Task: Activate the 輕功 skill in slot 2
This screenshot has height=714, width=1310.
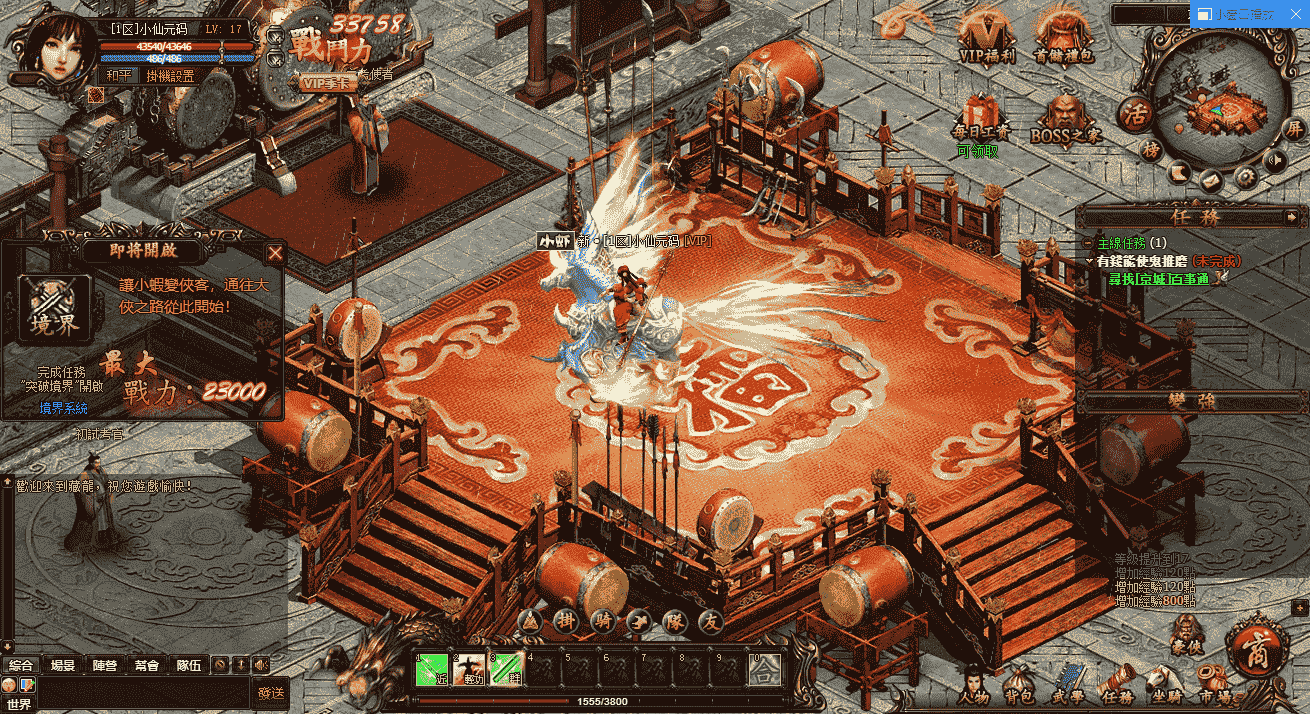Action: click(x=468, y=668)
